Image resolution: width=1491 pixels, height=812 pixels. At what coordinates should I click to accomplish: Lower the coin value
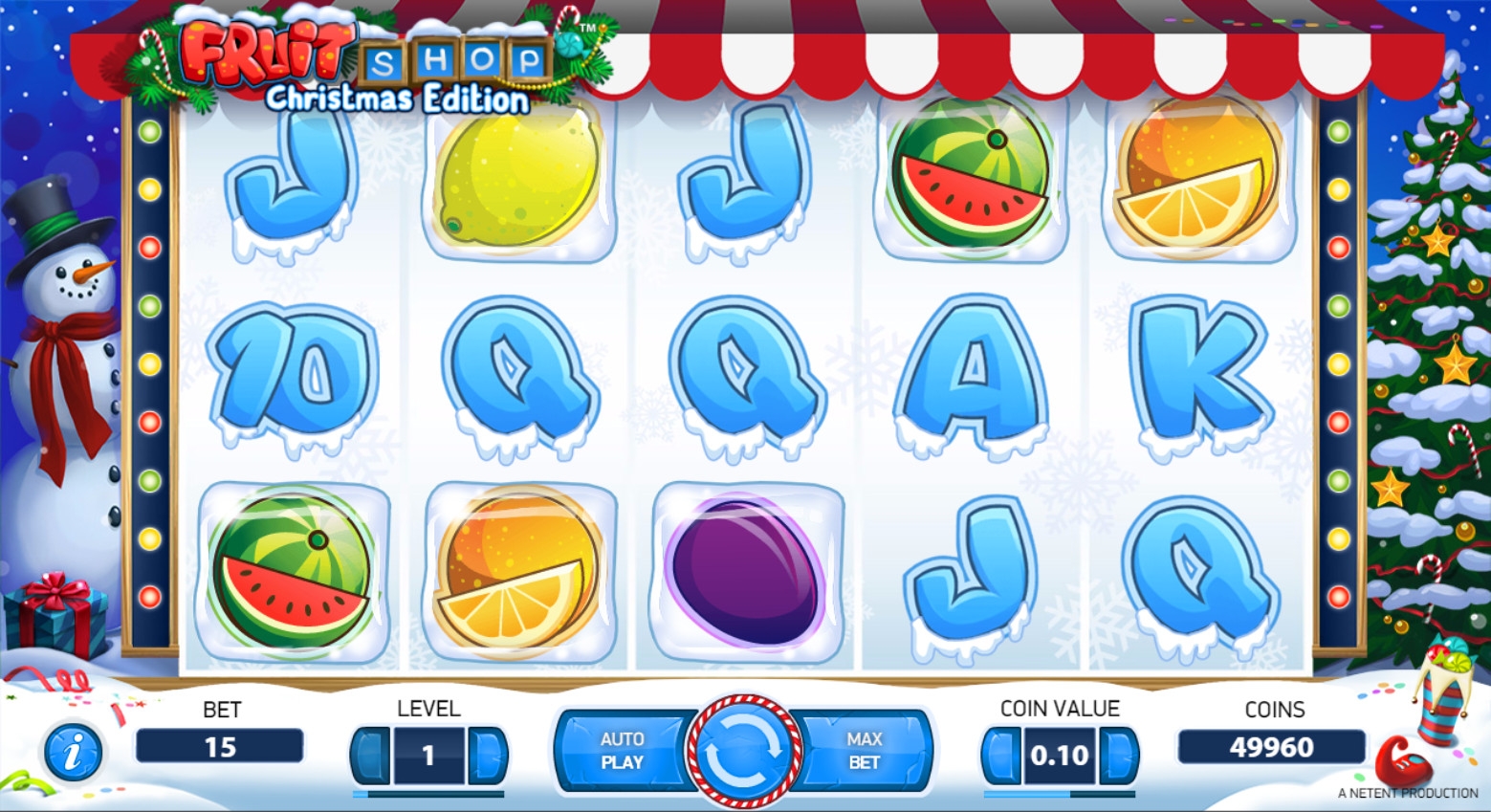coord(1001,756)
